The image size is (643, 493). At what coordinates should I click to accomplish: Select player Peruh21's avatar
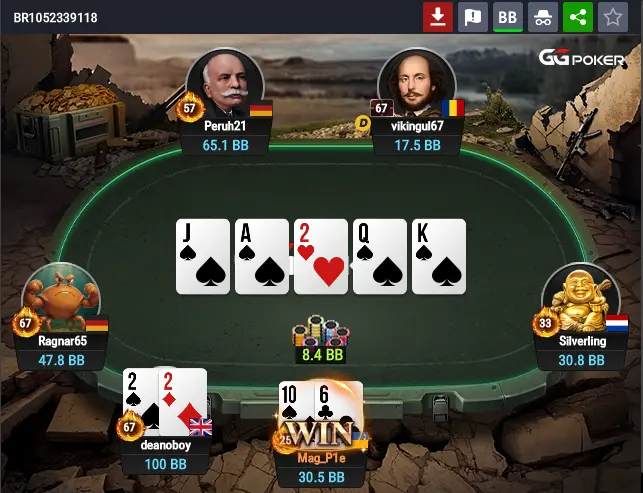[225, 85]
